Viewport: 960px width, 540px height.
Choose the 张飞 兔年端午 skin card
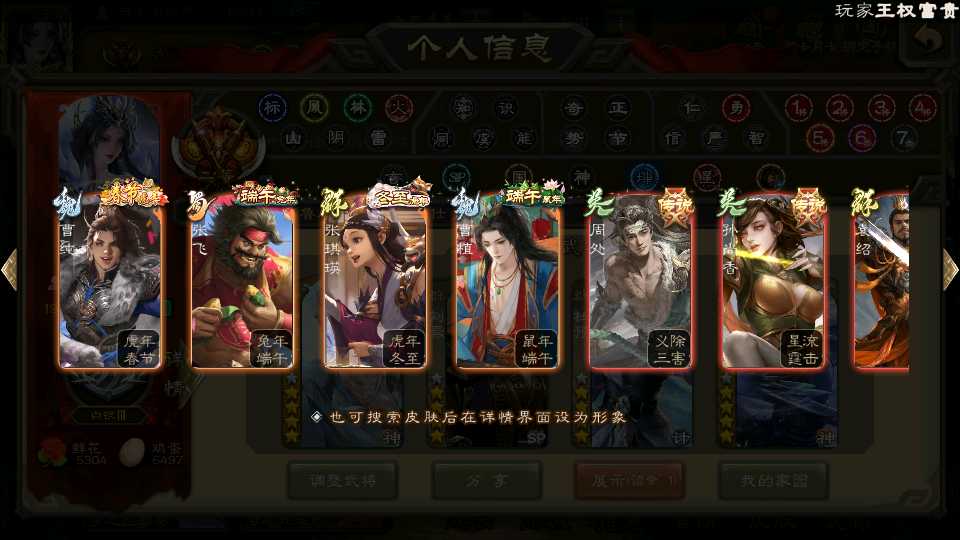243,285
